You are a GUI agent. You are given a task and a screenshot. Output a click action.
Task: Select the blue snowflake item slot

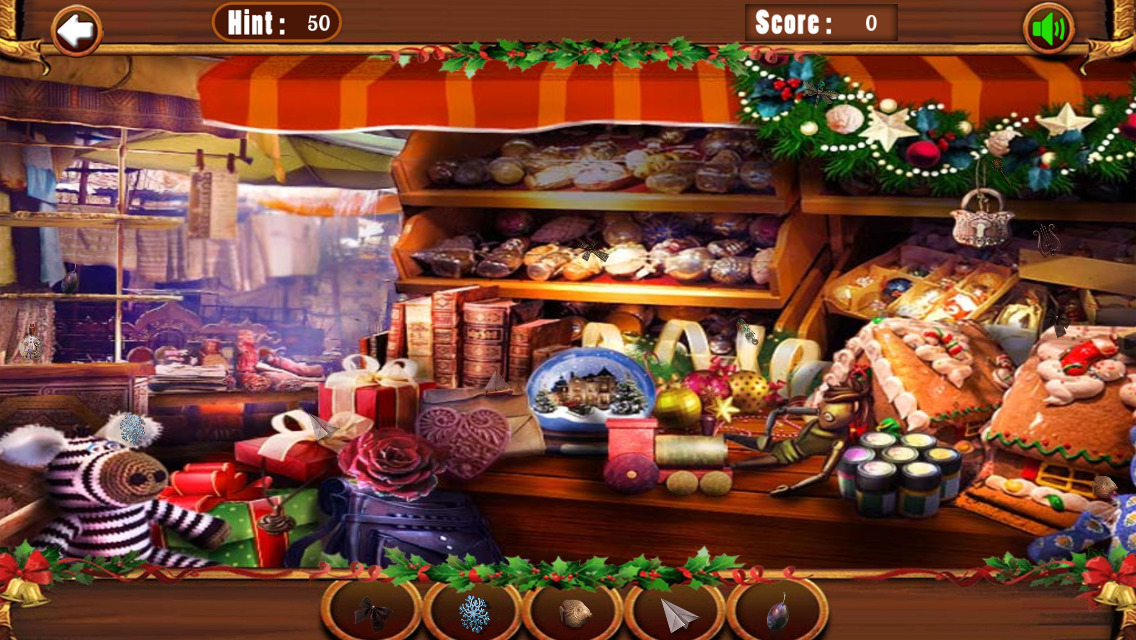(x=473, y=612)
